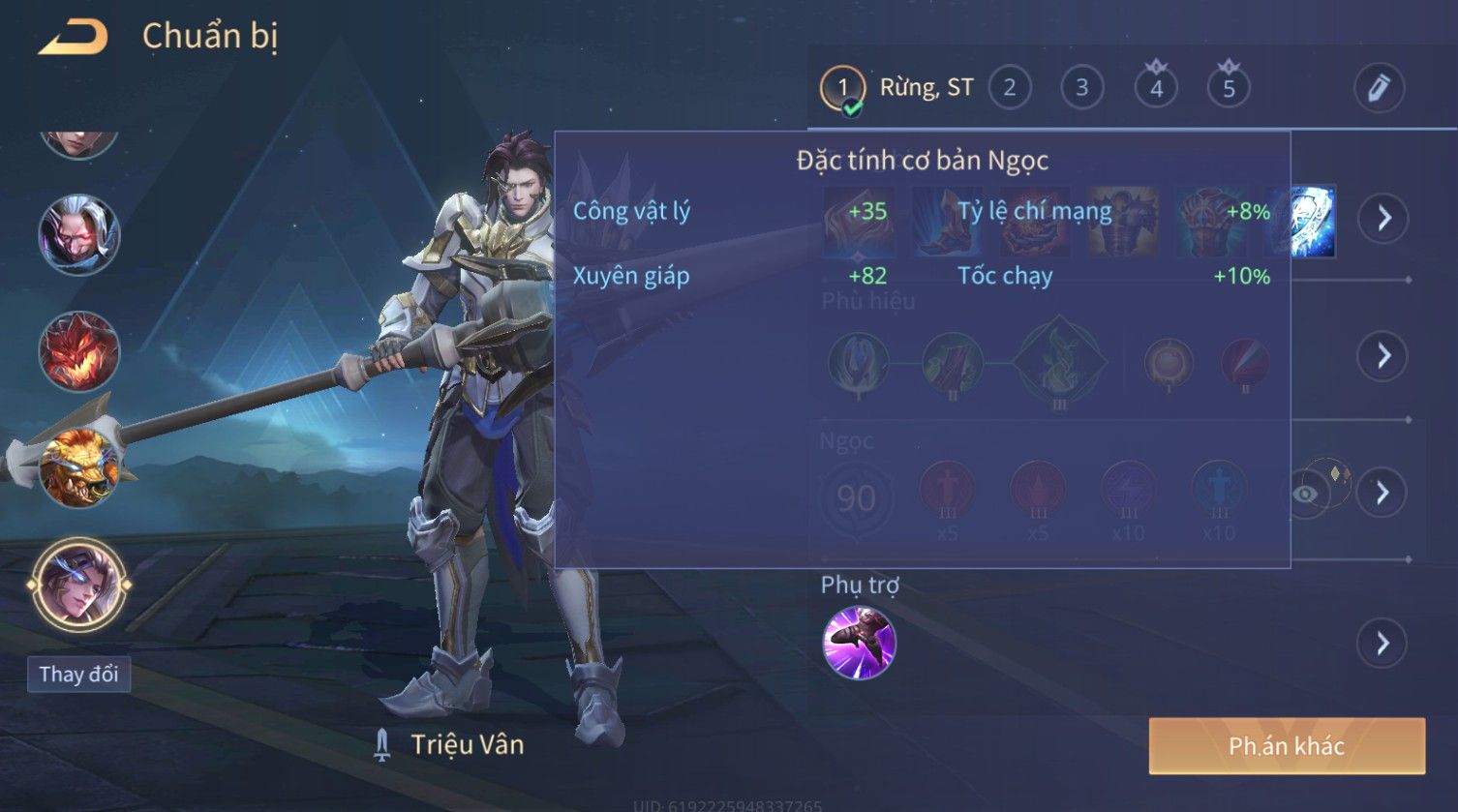The image size is (1458, 812).
Task: Switch to loadout preset 2
Action: 1010,89
